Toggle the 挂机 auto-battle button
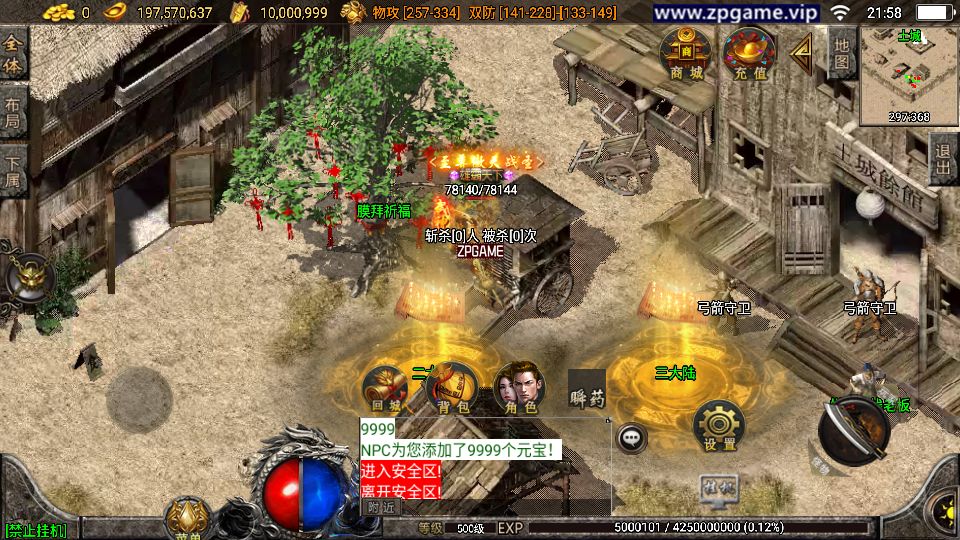 (719, 486)
